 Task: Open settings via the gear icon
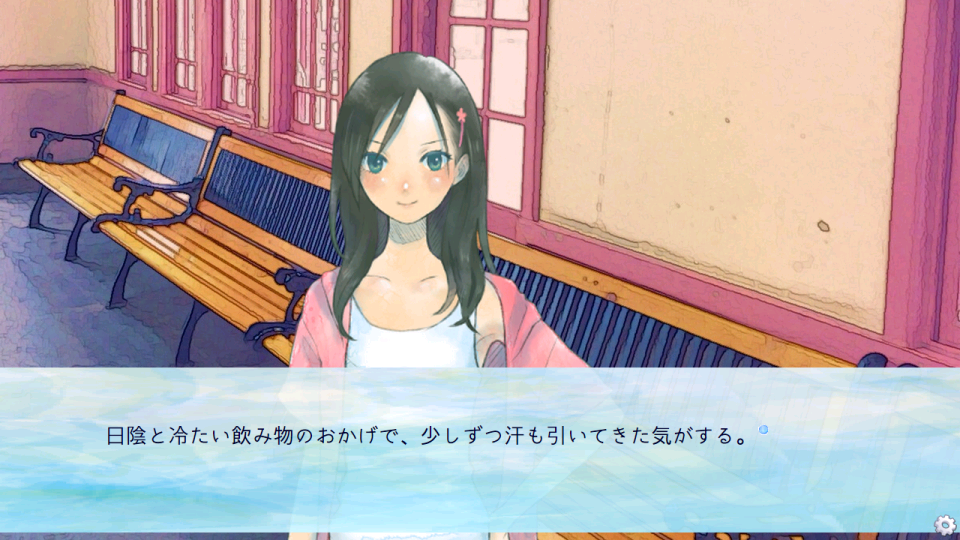tap(944, 525)
